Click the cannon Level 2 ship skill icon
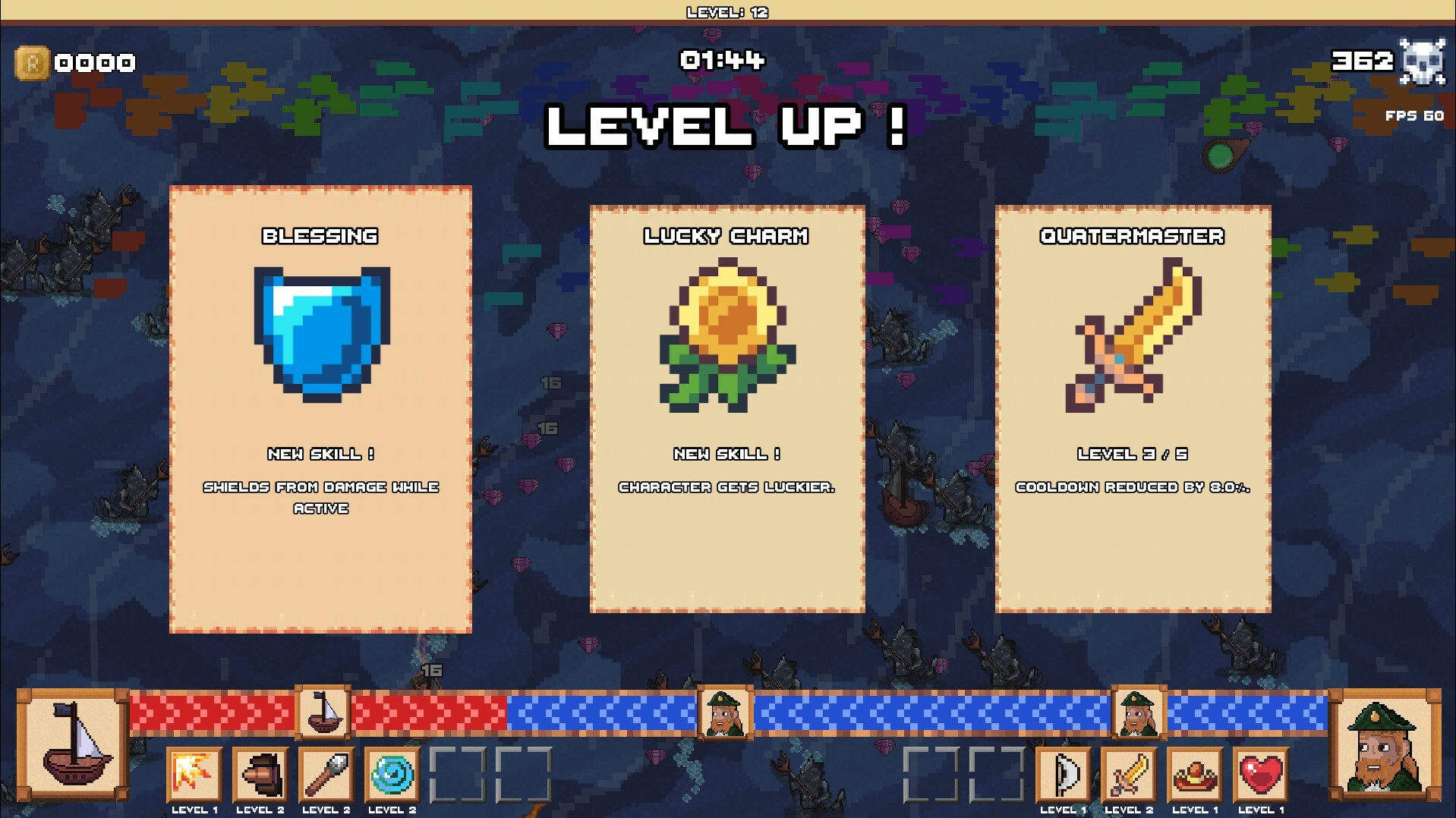 [x=260, y=775]
